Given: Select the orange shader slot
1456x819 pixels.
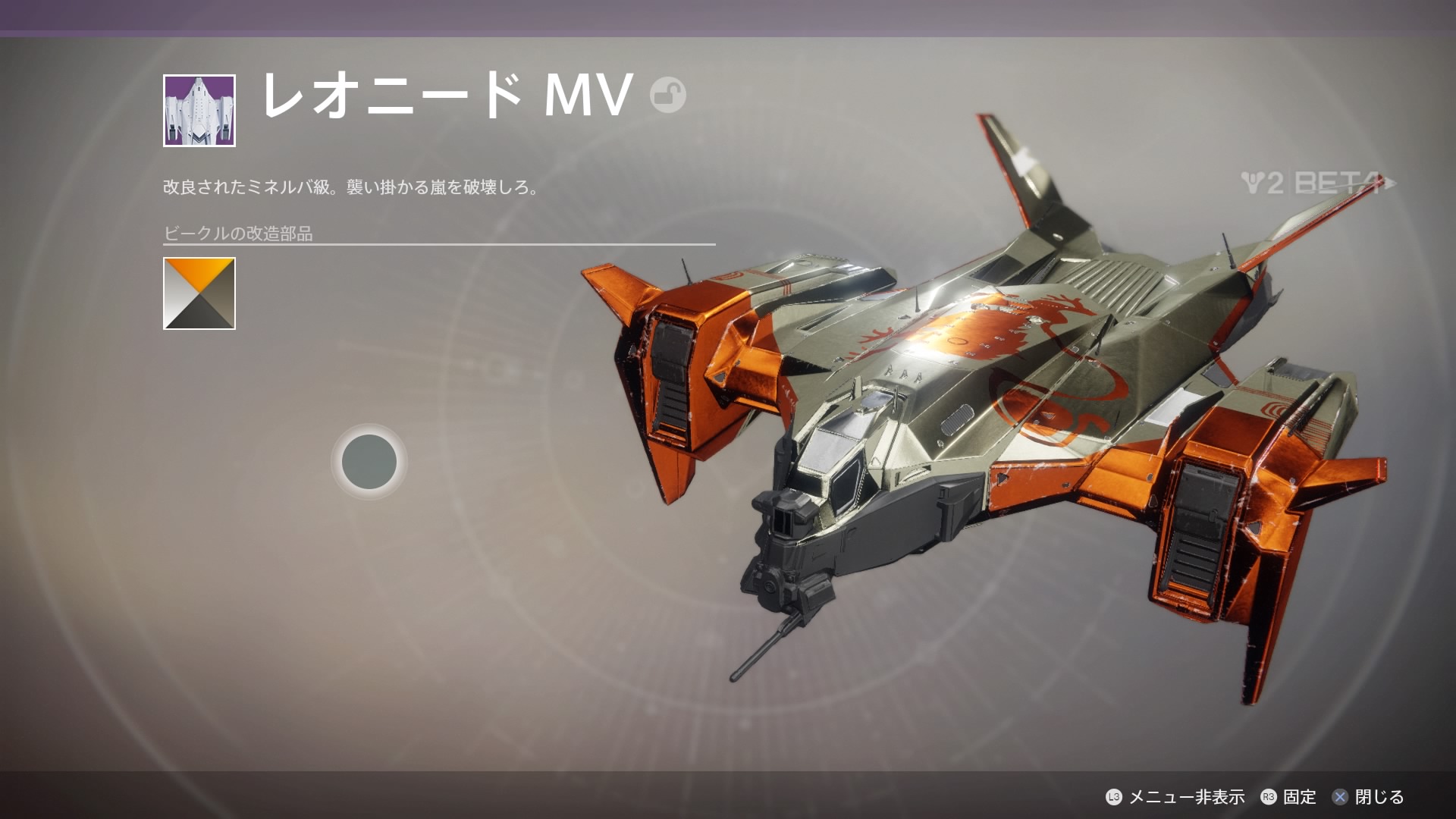Looking at the screenshot, I should click(199, 293).
